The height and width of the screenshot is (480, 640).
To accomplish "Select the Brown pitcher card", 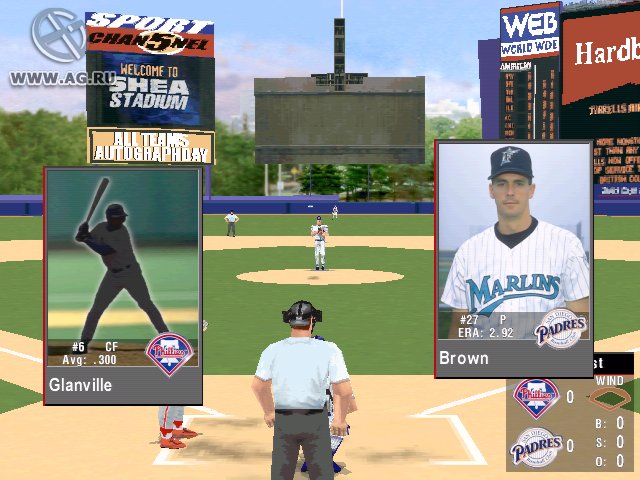I will pos(514,258).
